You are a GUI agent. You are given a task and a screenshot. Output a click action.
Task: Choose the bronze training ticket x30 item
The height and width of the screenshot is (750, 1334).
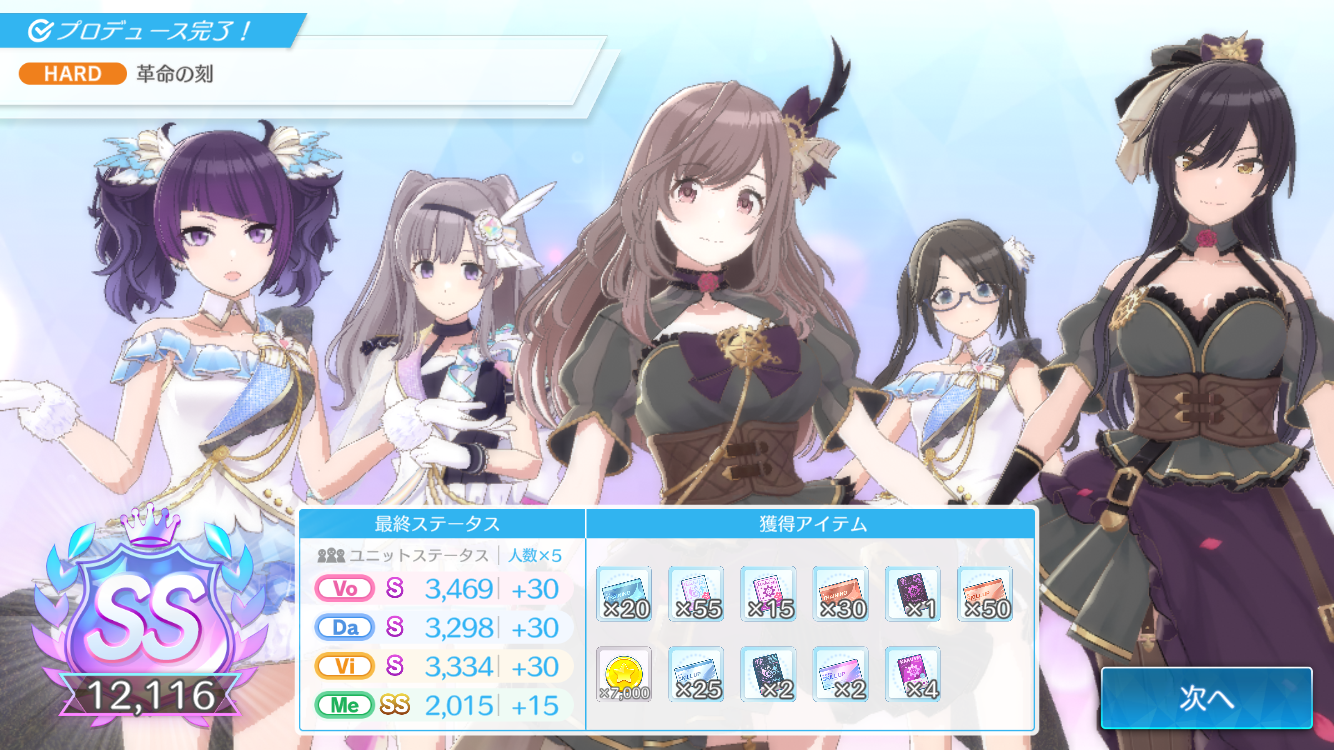[x=840, y=594]
